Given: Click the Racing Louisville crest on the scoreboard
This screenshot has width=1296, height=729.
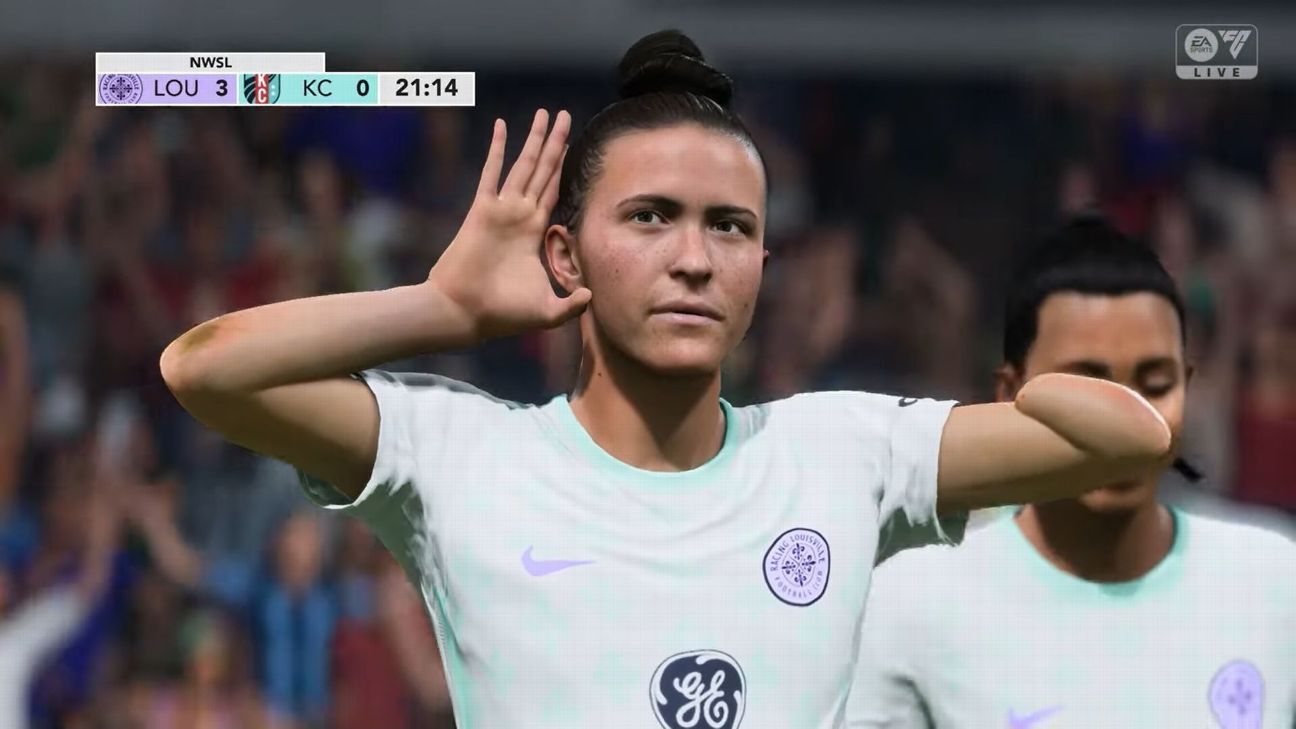Looking at the screenshot, I should tap(122, 88).
